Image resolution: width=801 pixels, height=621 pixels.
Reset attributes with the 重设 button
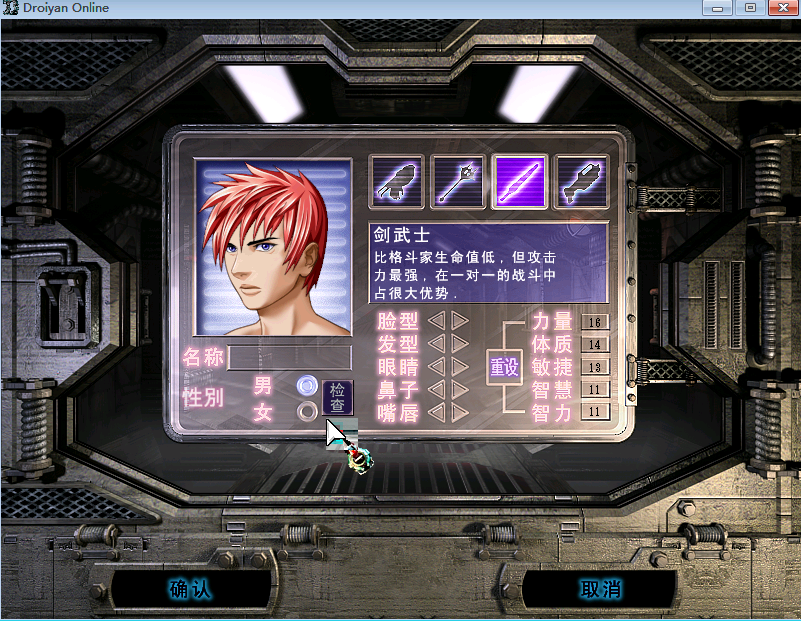pyautogui.click(x=504, y=367)
